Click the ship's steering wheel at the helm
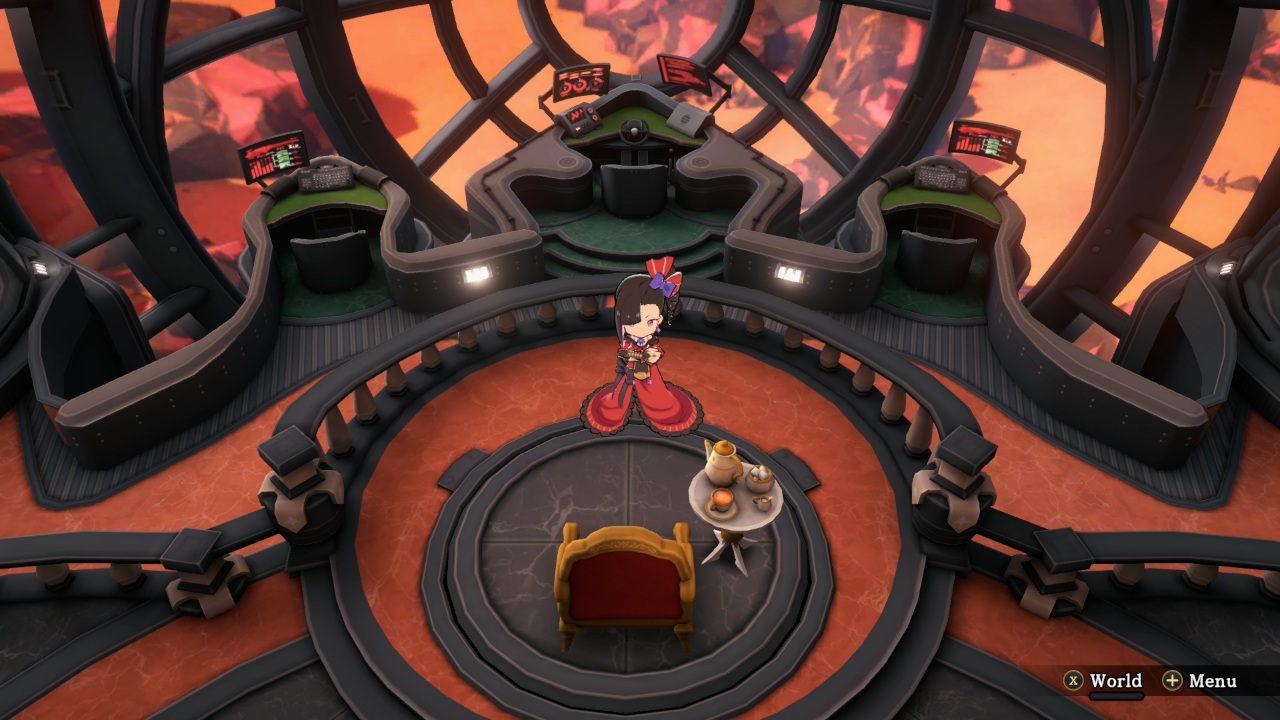 point(634,130)
